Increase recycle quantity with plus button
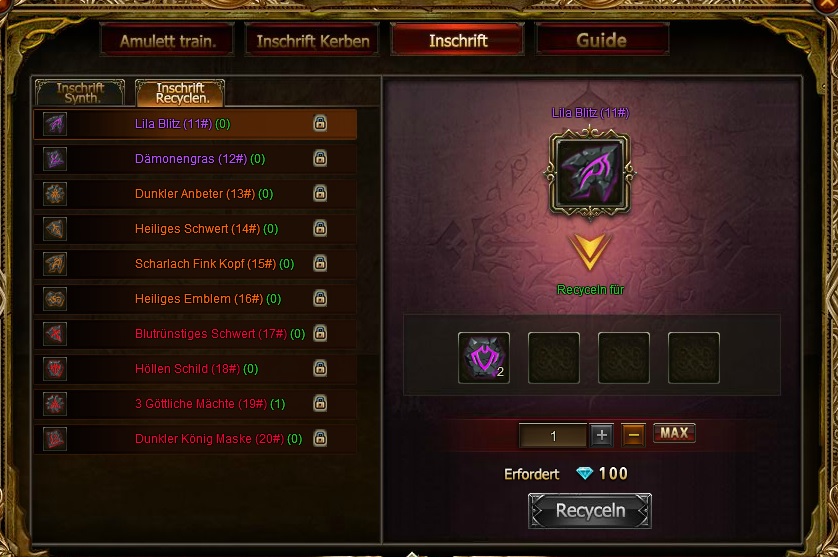 pyautogui.click(x=601, y=435)
